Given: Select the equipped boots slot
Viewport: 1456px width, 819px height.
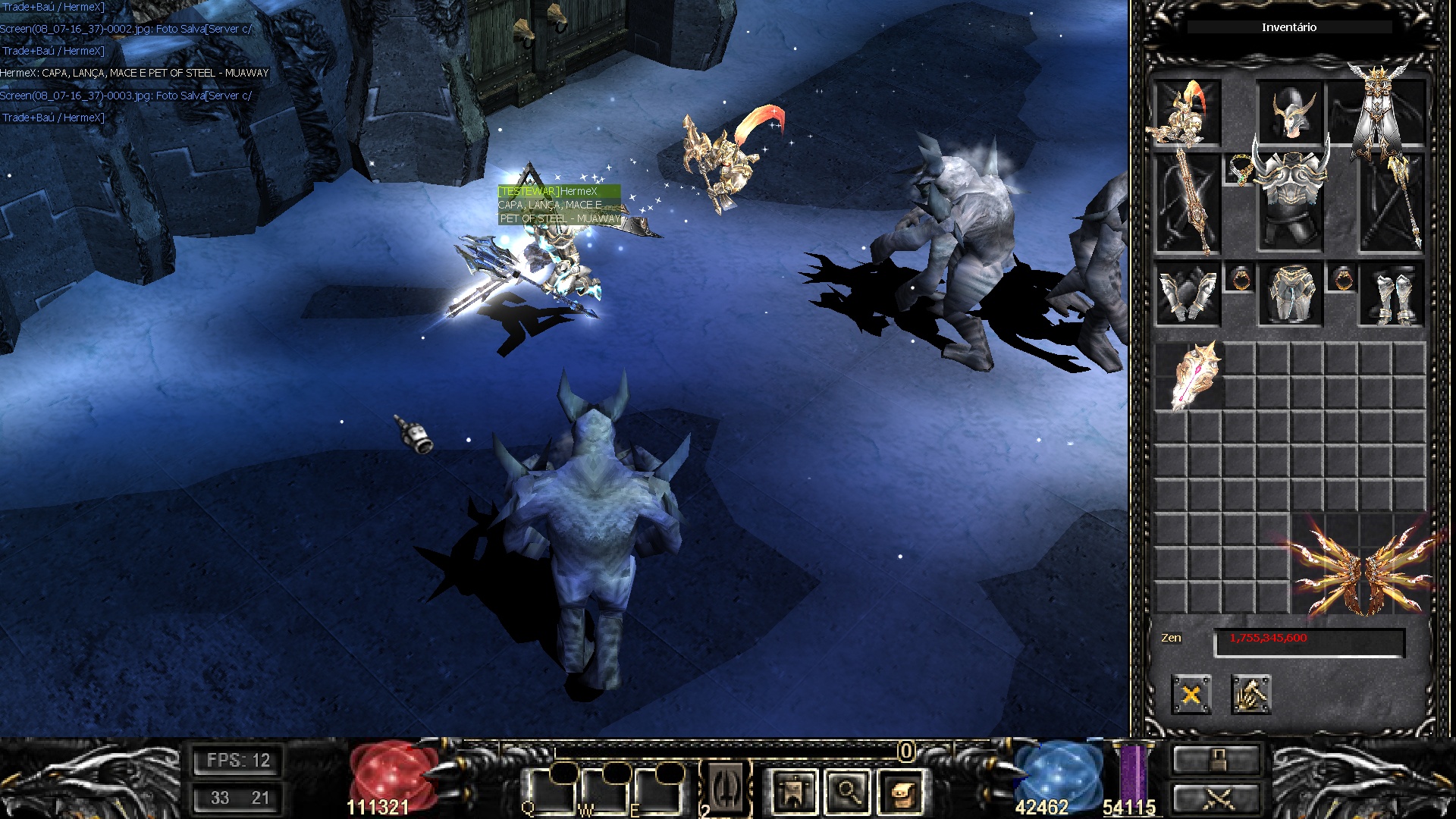Looking at the screenshot, I should pos(1394,296).
